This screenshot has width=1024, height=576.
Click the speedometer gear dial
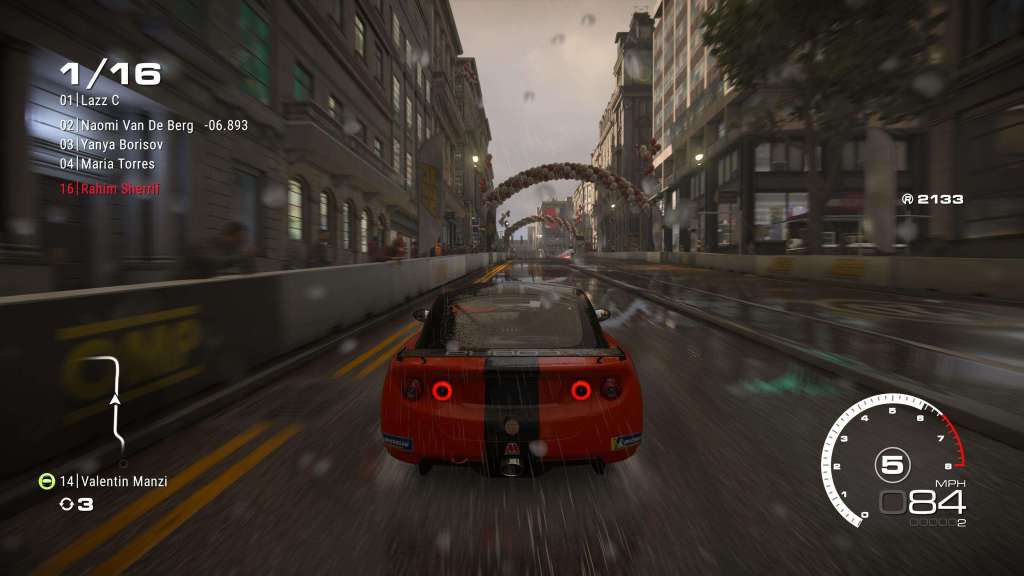point(891,462)
